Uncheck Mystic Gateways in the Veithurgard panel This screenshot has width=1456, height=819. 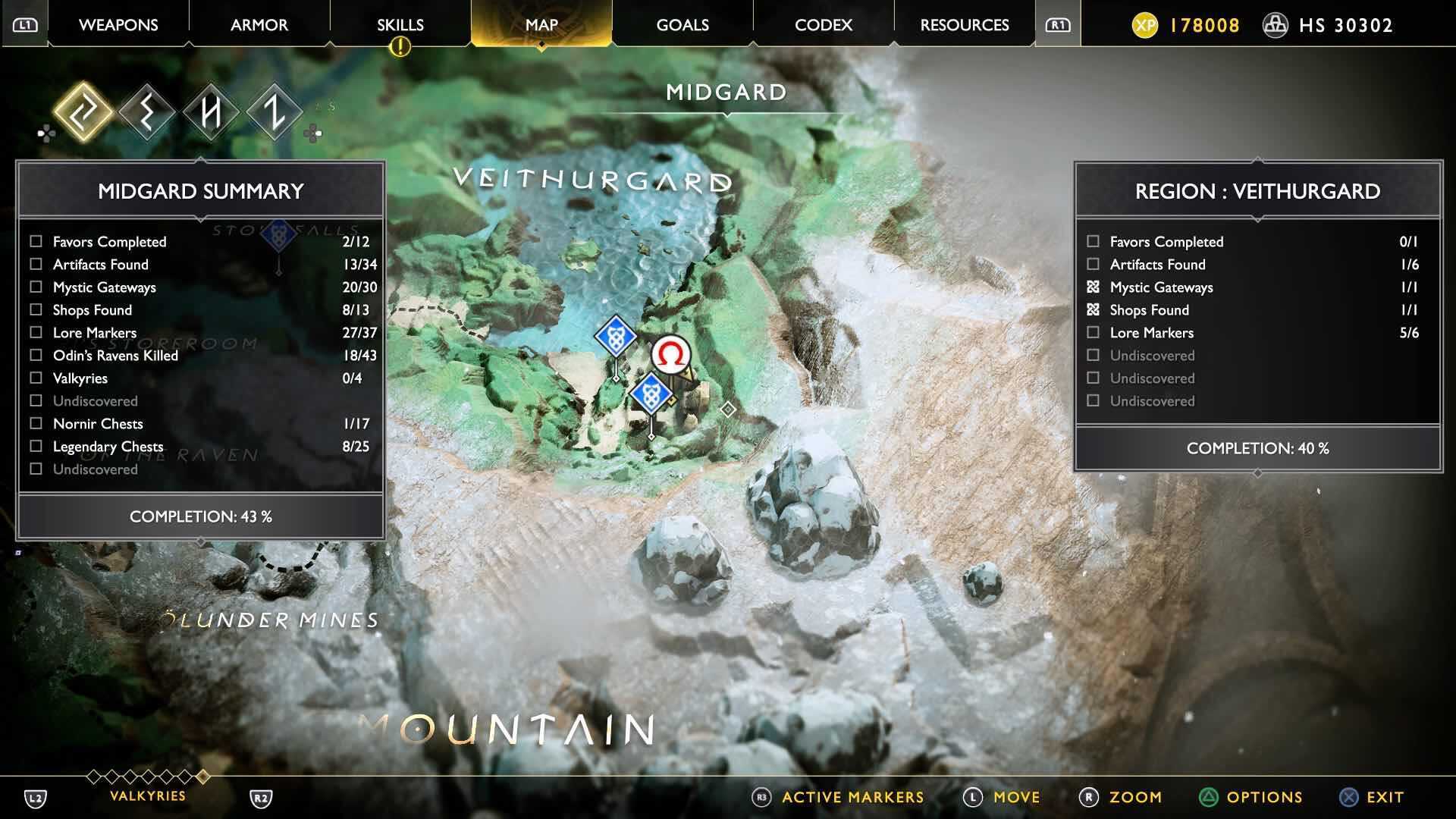(1093, 287)
